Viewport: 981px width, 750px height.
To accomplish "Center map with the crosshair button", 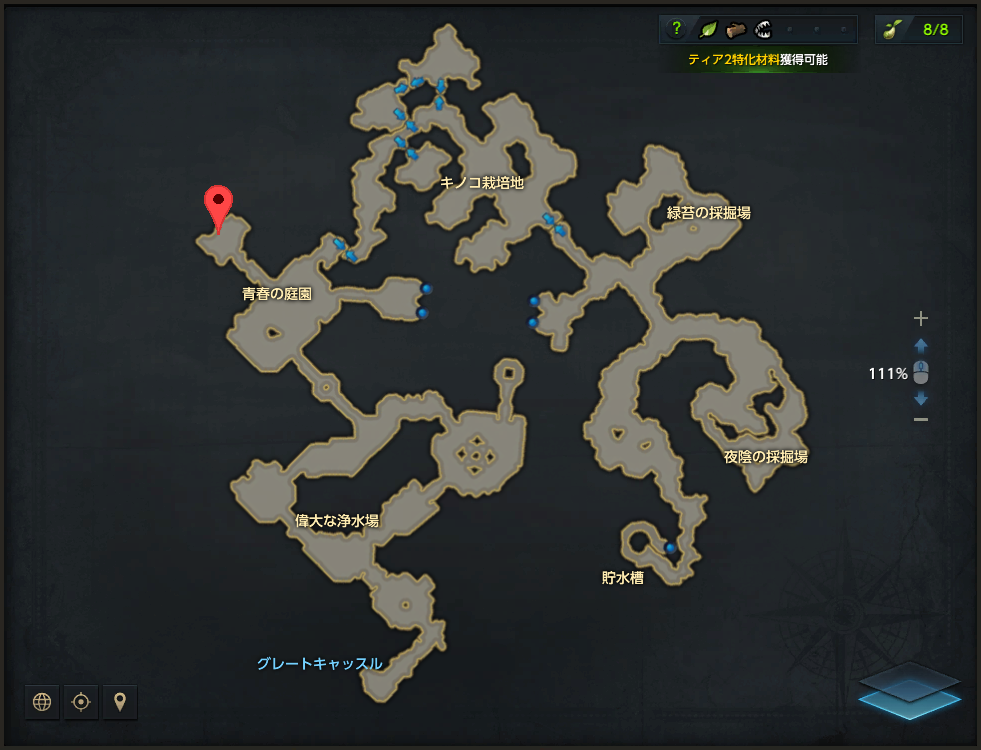I will [81, 702].
